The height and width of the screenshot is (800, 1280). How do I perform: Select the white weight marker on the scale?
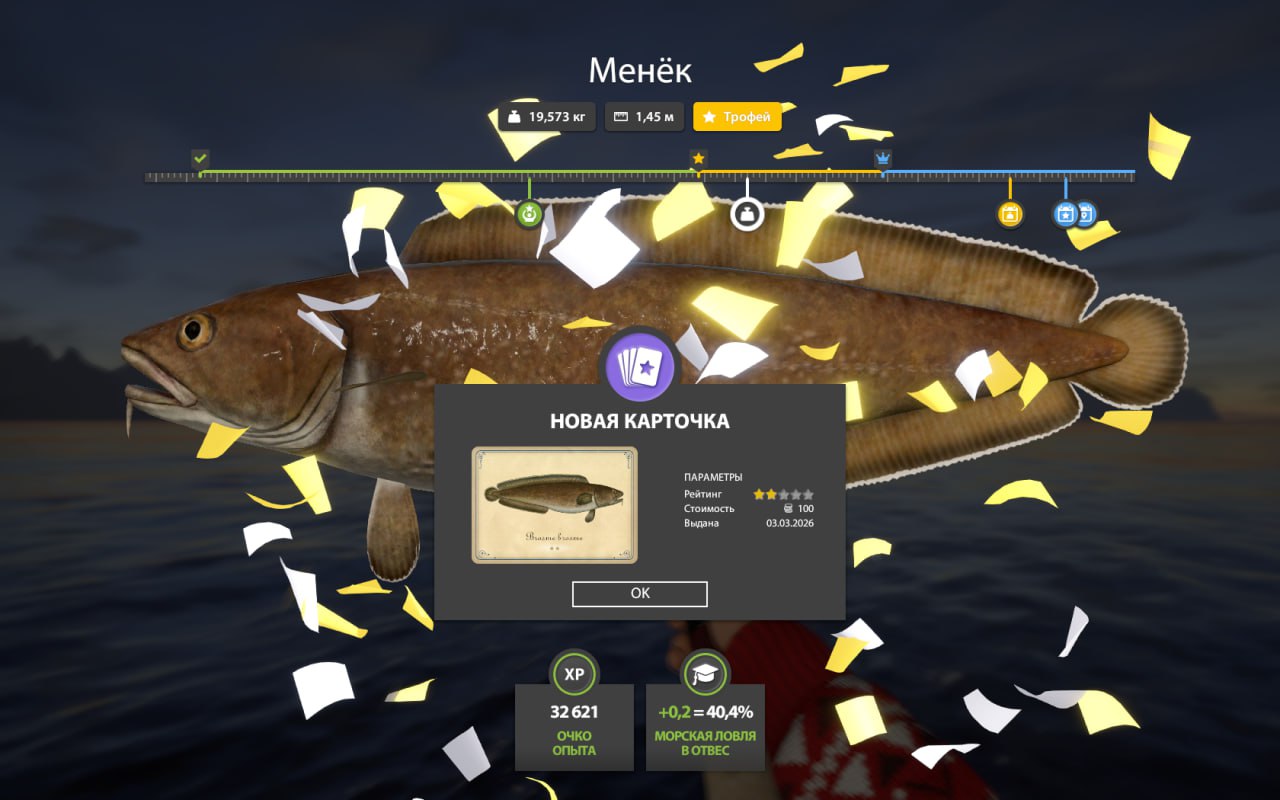pyautogui.click(x=747, y=214)
